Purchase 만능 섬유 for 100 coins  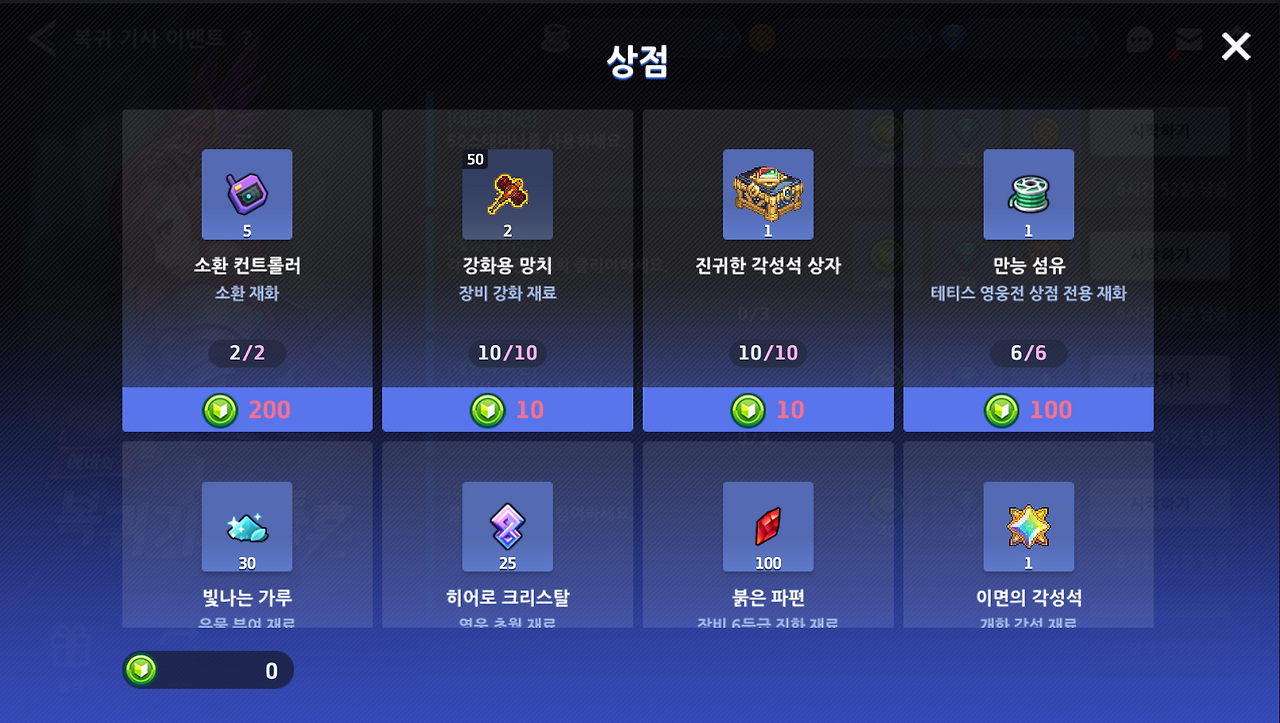coord(1028,409)
